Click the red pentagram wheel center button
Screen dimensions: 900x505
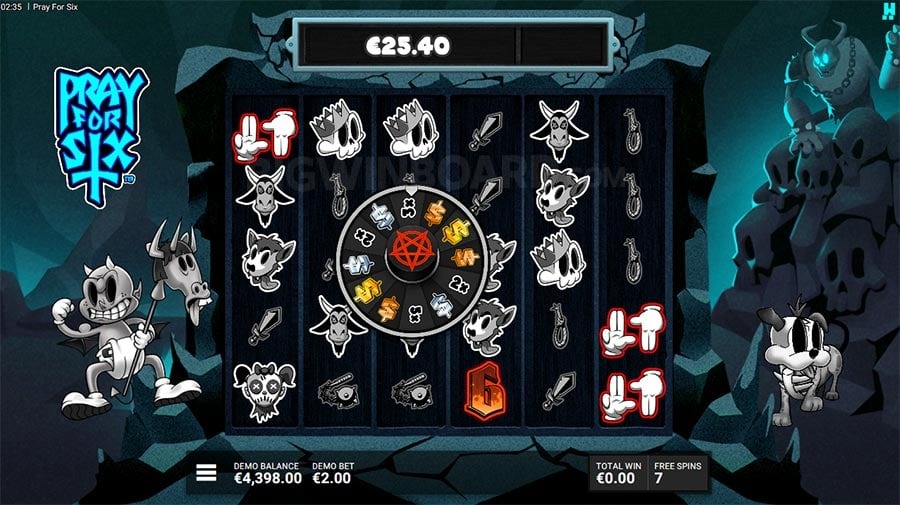pyautogui.click(x=407, y=249)
